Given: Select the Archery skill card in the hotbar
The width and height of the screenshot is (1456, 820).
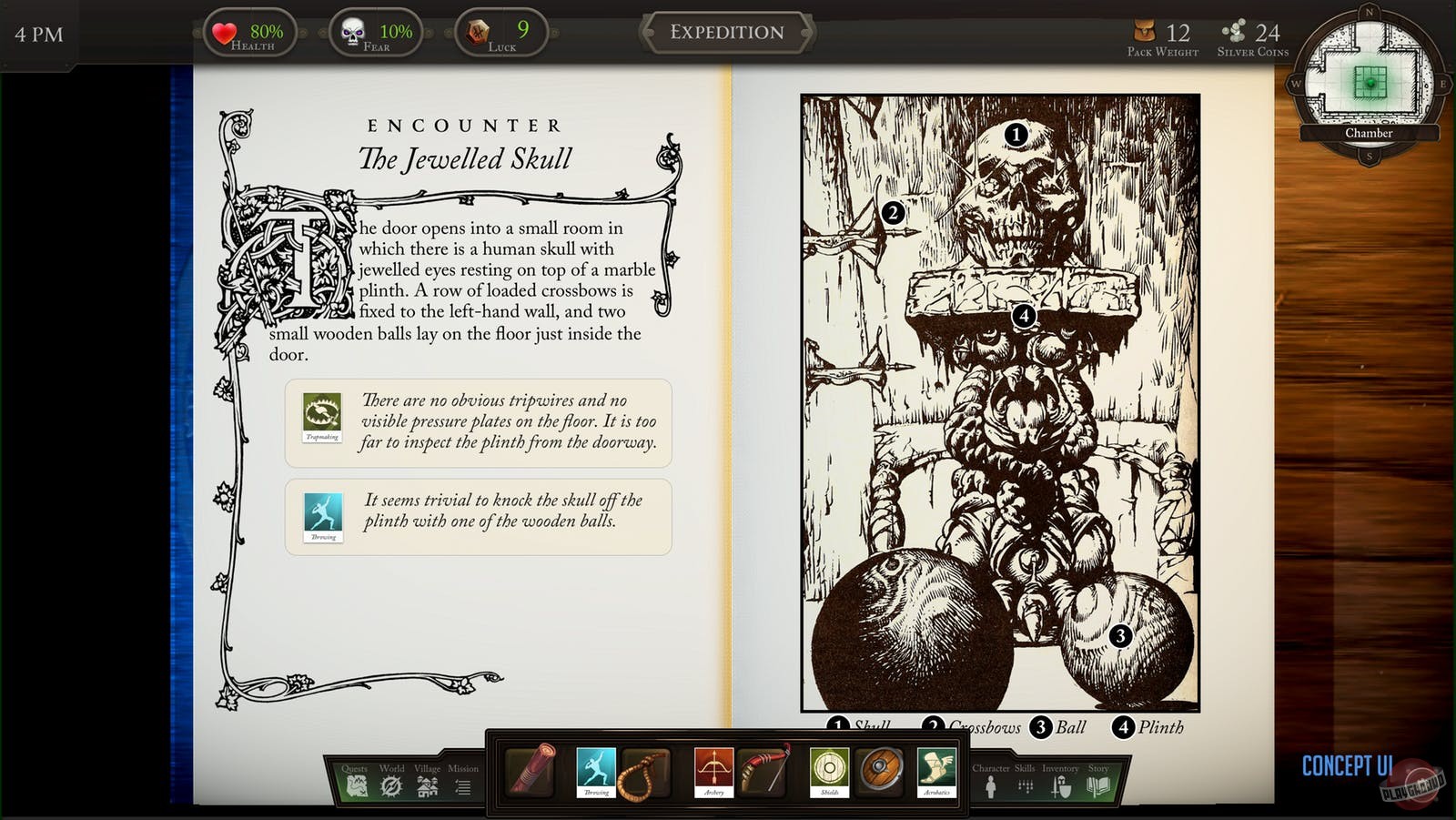Looking at the screenshot, I should tap(714, 774).
